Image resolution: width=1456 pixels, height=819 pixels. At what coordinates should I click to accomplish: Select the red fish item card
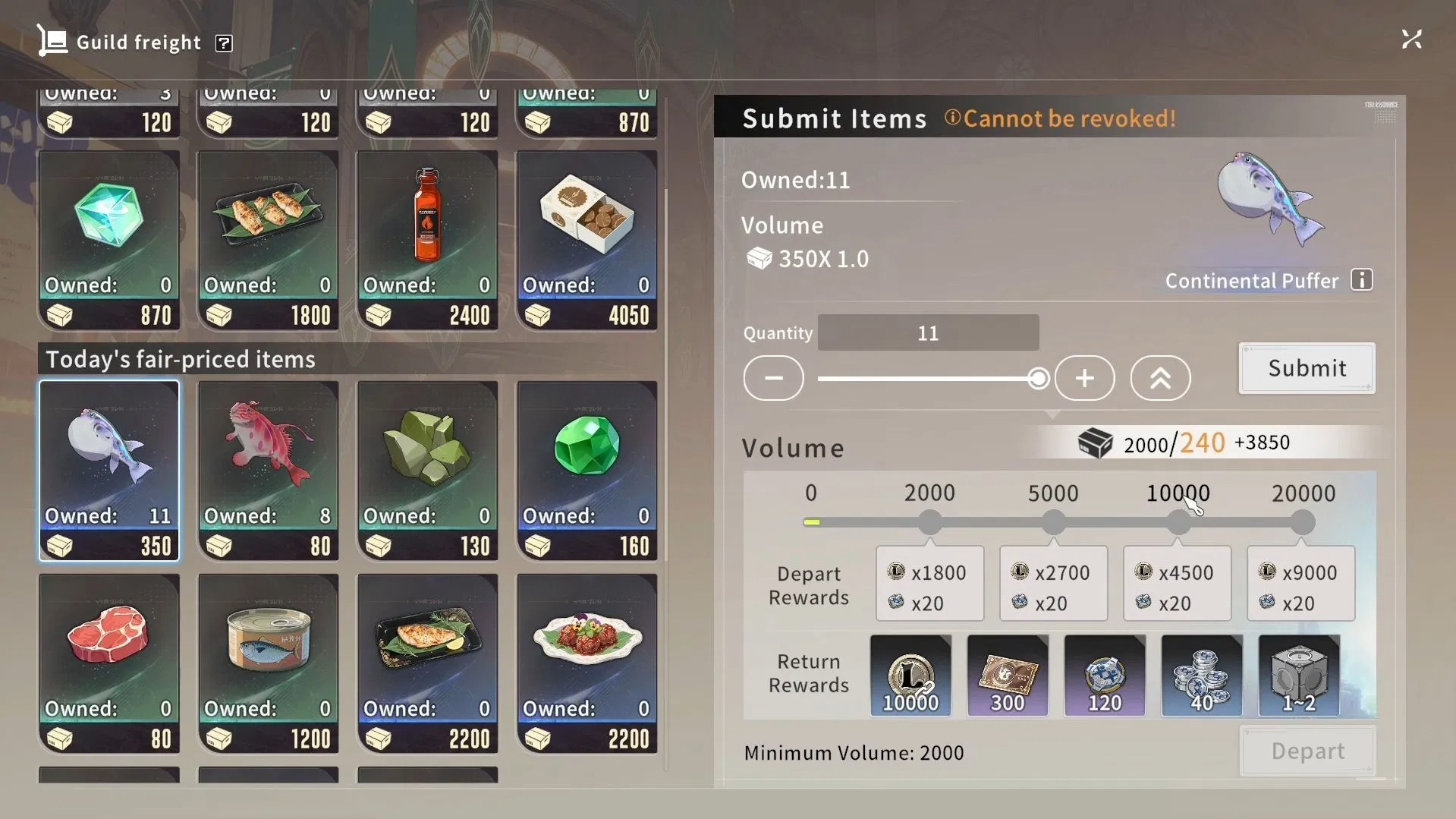[268, 471]
